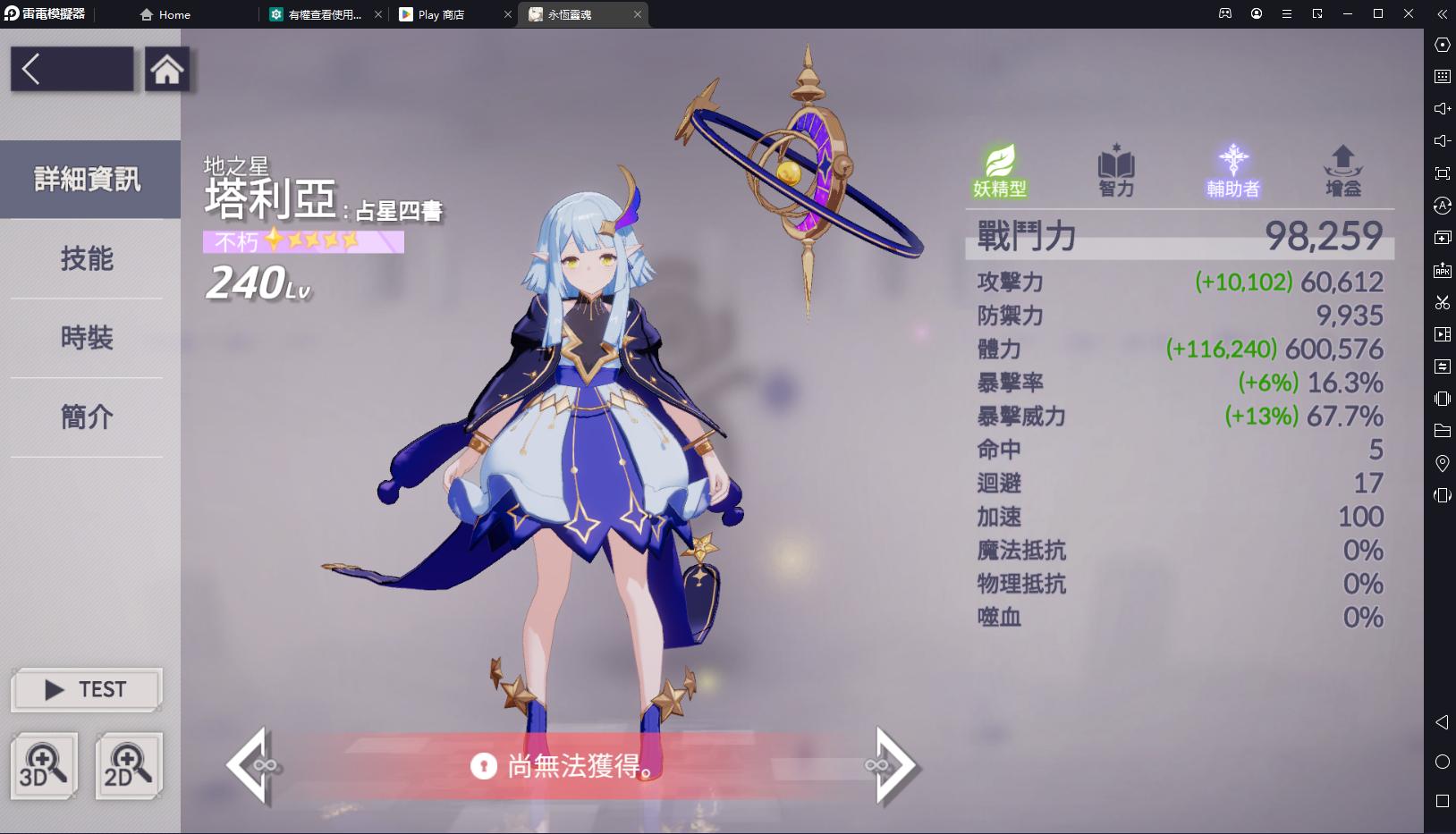Switch to the 技能 tab
The image size is (1456, 834).
pos(86,259)
